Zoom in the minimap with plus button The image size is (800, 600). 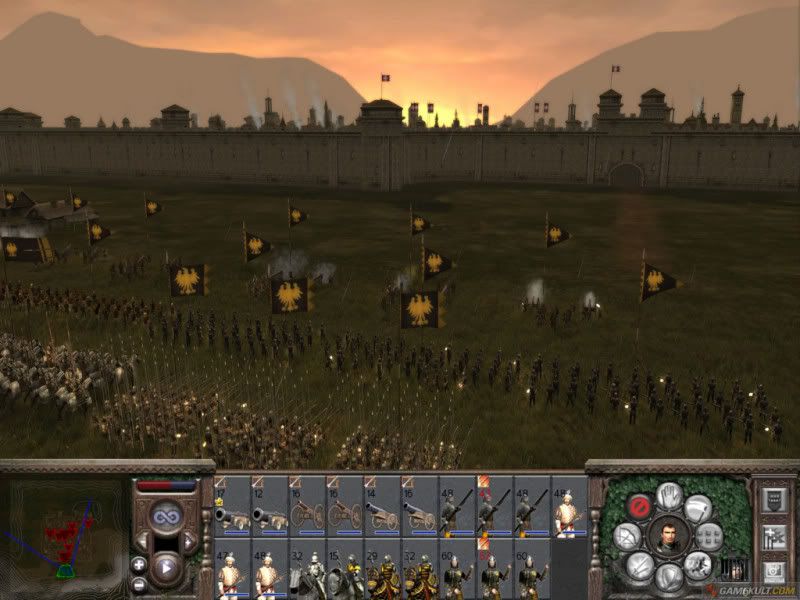point(139,565)
